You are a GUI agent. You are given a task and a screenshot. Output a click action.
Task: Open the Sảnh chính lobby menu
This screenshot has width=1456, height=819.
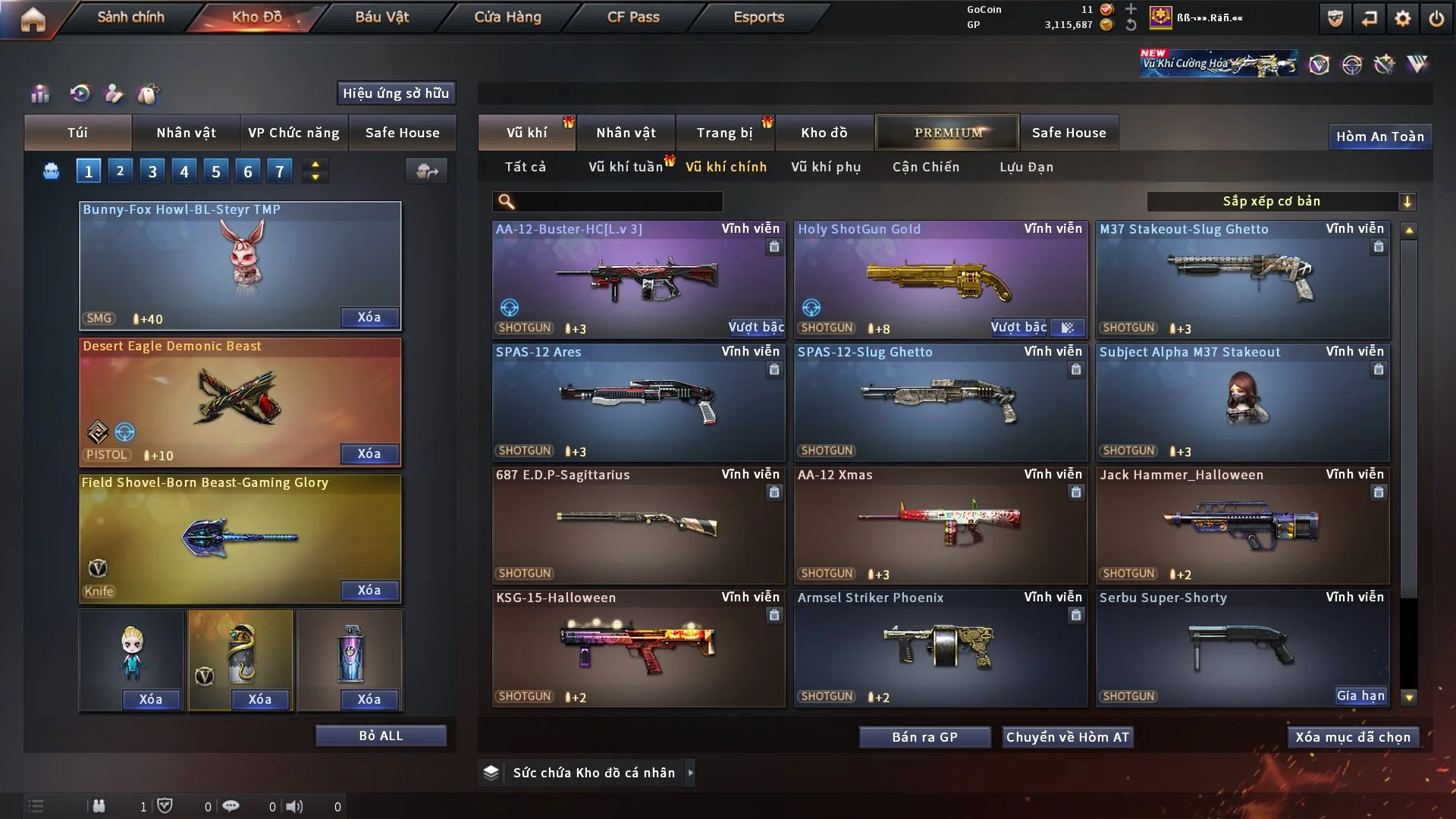pyautogui.click(x=130, y=17)
